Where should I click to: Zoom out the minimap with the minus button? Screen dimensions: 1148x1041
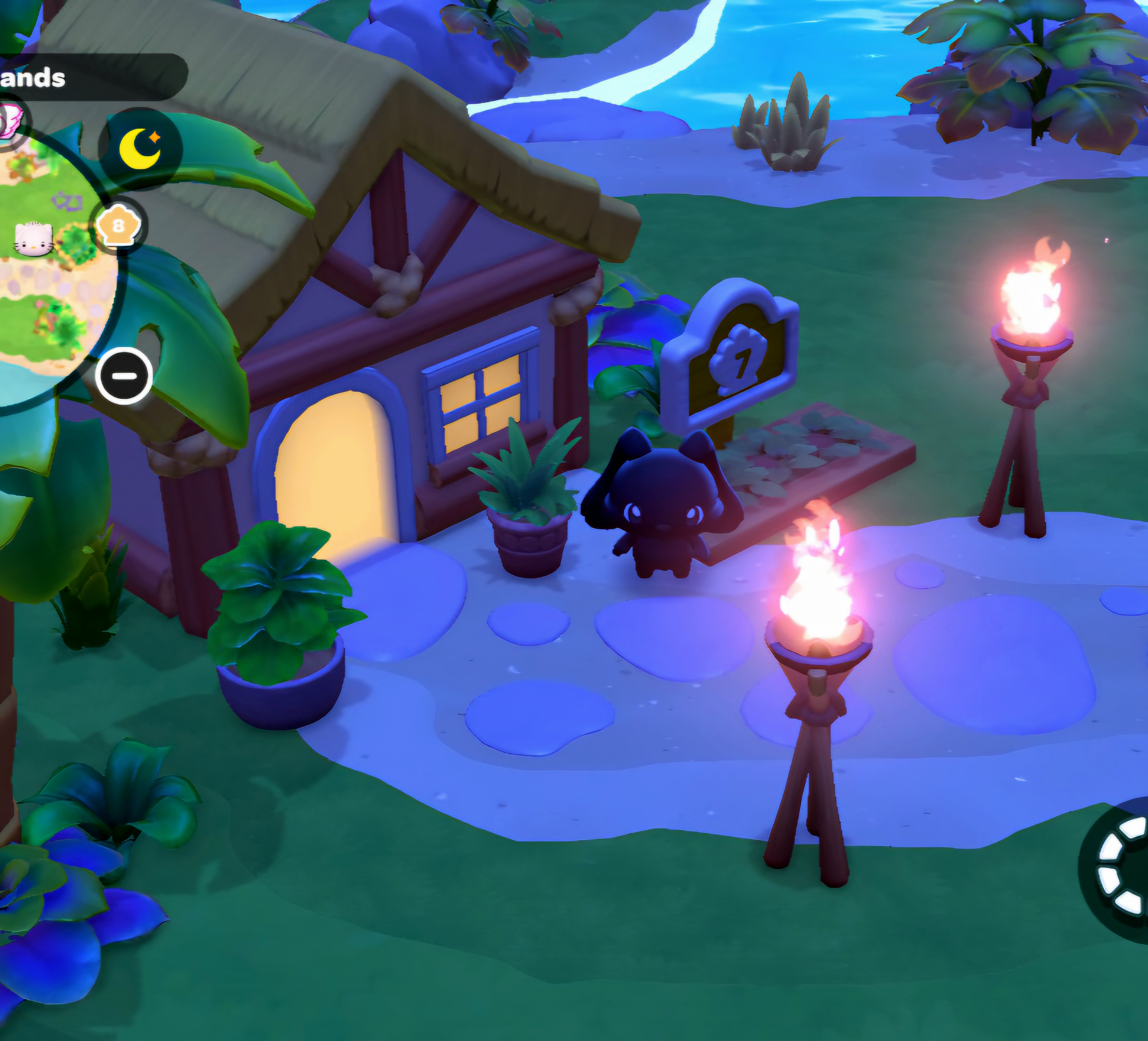tap(124, 376)
